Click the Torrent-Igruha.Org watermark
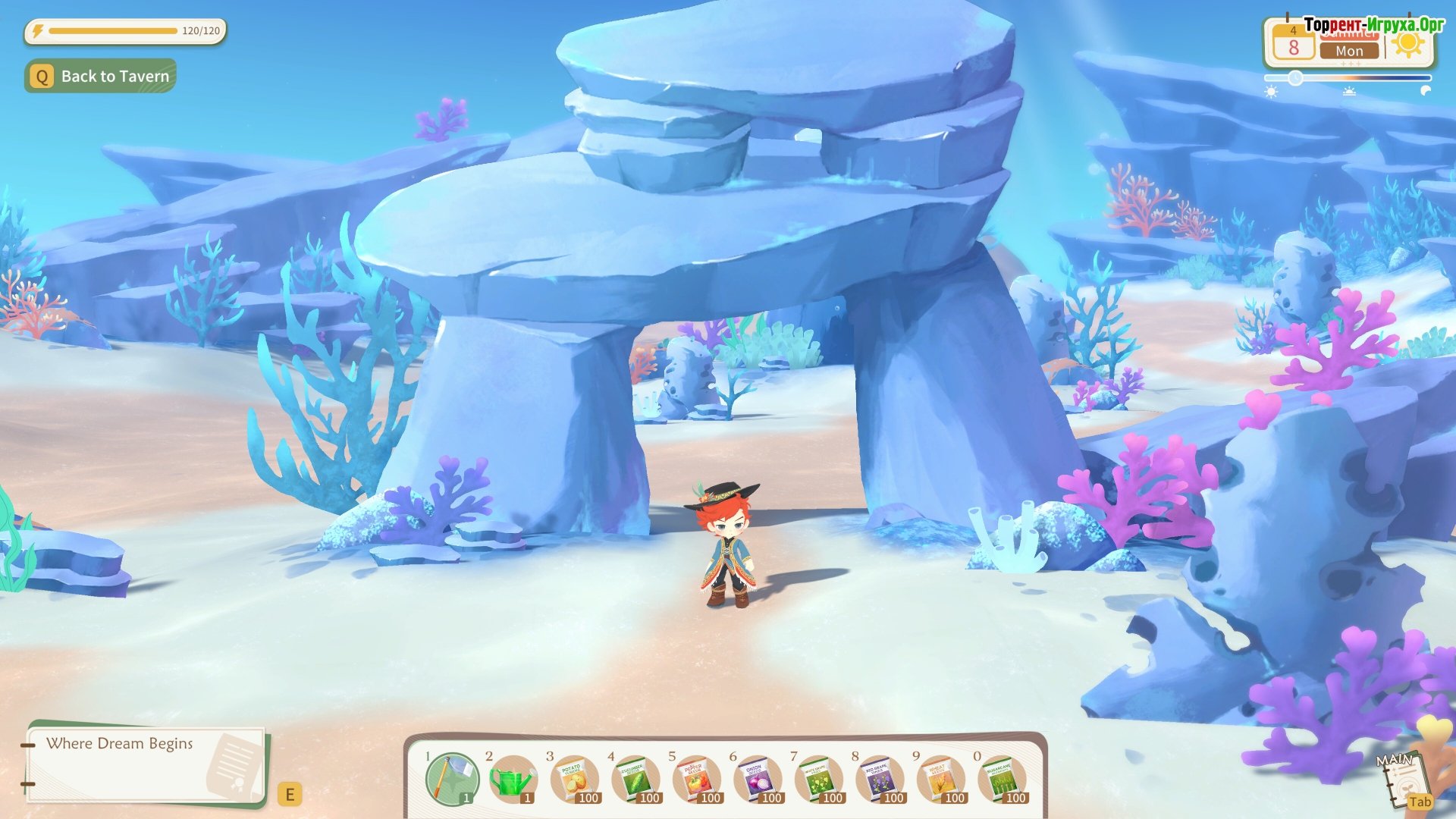 (1374, 24)
